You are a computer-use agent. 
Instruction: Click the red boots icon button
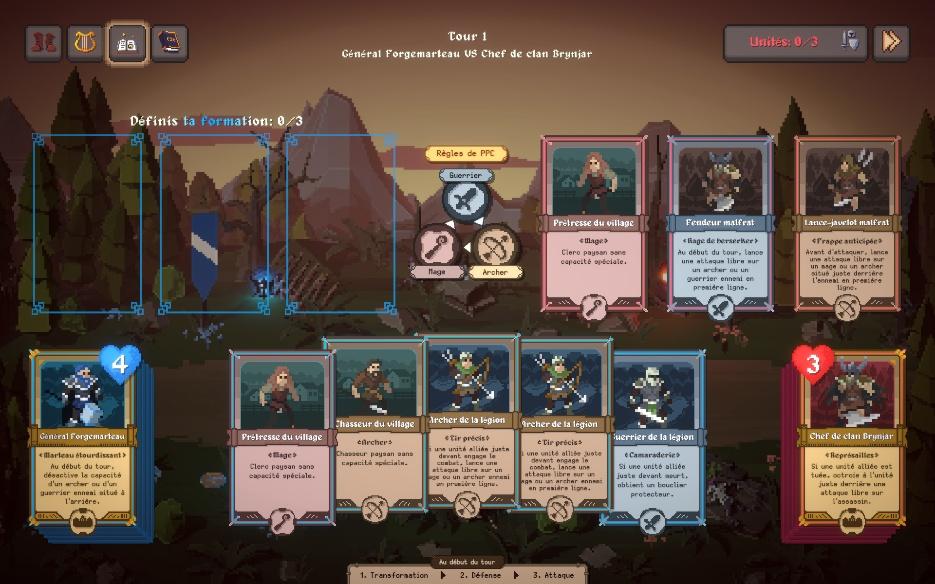point(44,43)
